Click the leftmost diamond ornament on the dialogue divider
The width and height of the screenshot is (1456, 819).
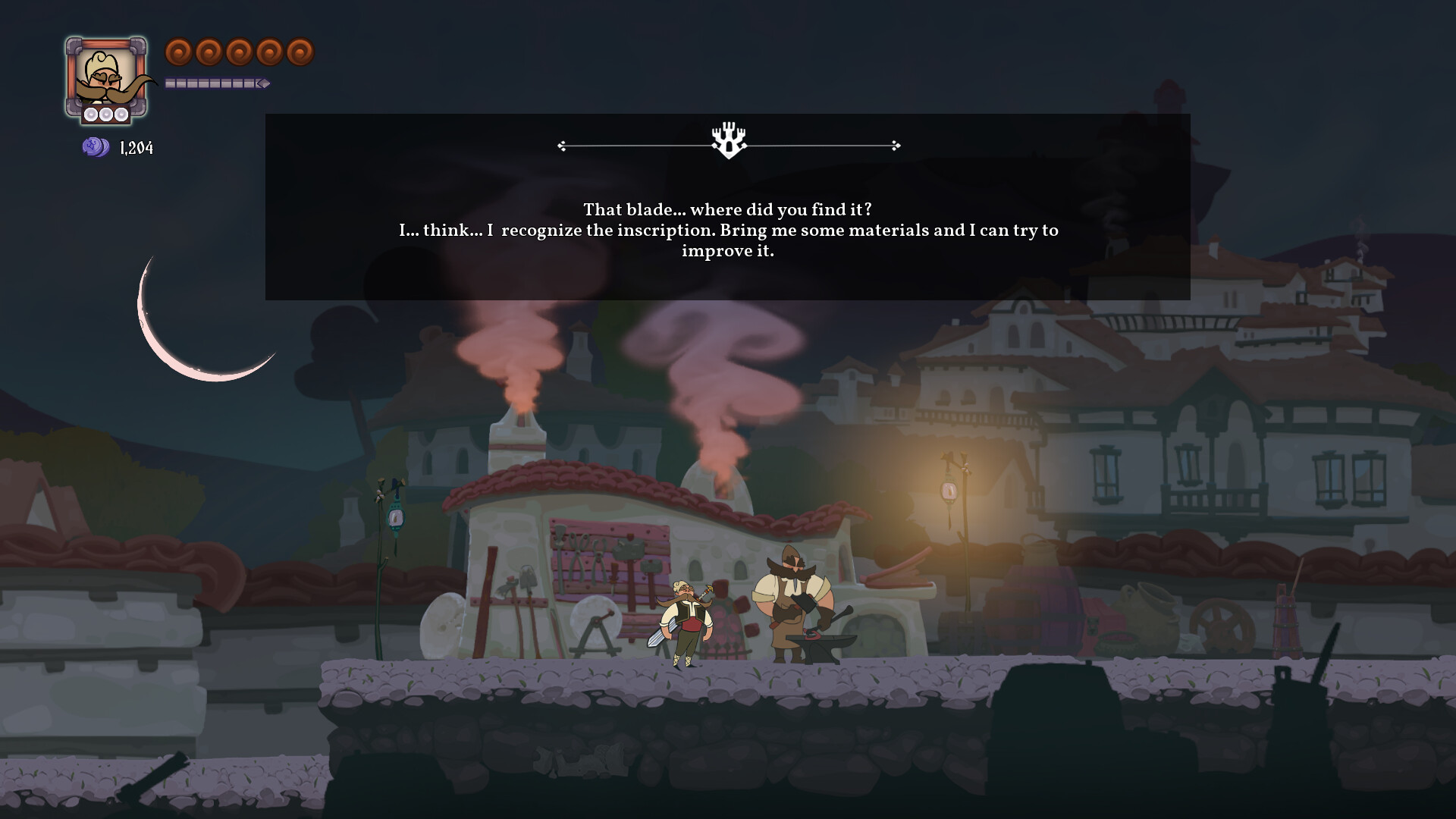point(562,143)
